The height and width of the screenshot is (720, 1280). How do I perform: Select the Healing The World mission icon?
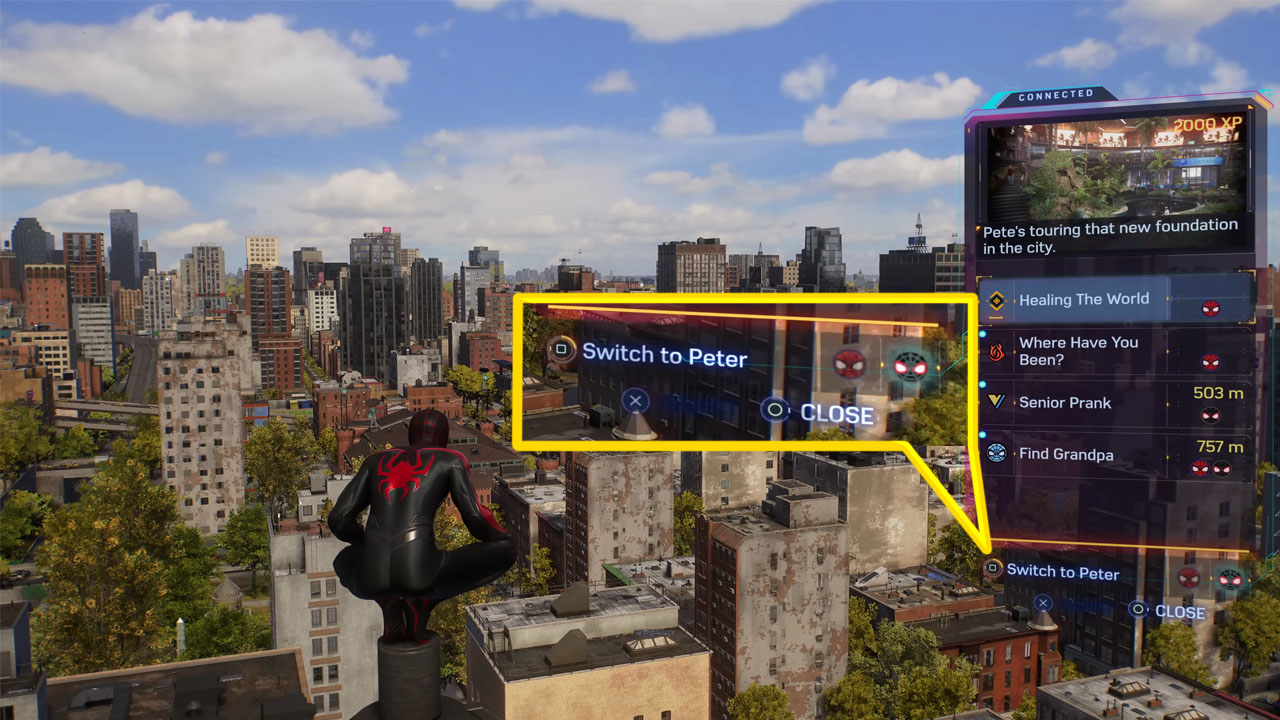tap(997, 298)
